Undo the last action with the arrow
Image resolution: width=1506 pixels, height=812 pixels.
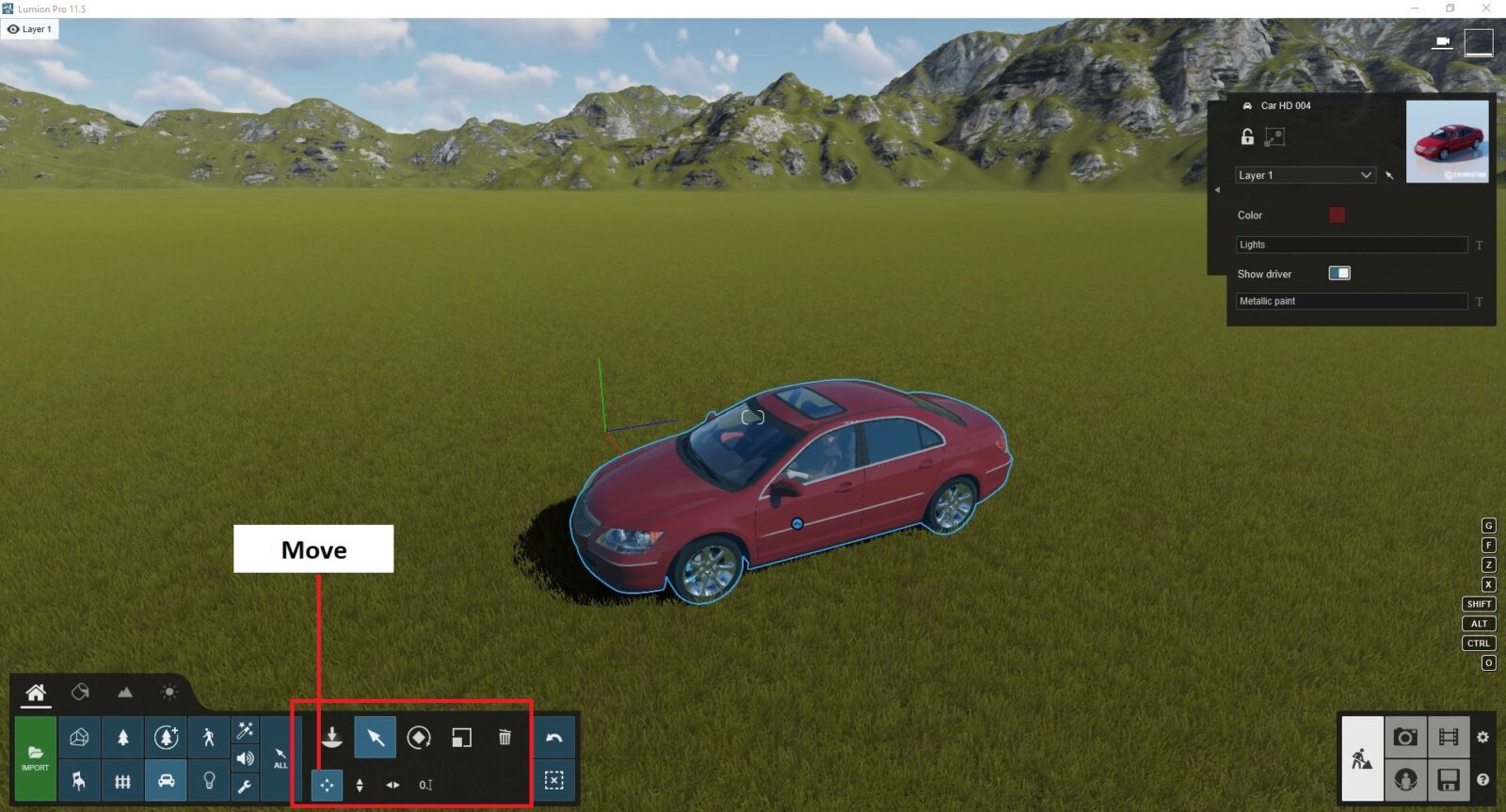[554, 738]
